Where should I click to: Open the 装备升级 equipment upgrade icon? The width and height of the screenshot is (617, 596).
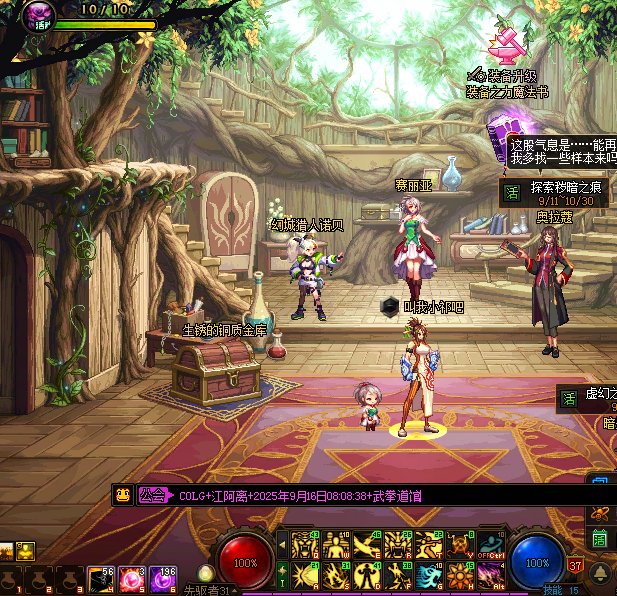click(x=509, y=43)
